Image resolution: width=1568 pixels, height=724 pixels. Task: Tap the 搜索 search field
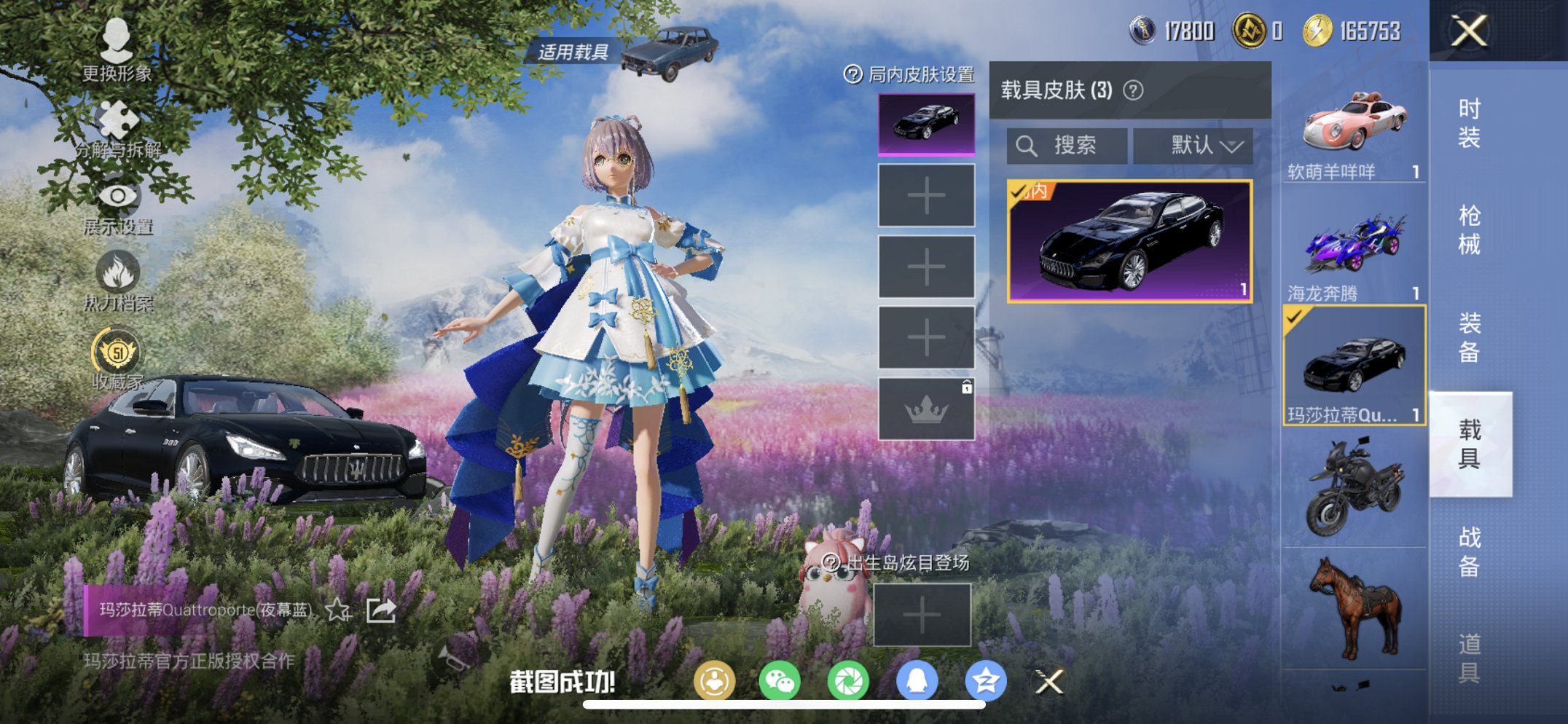pyautogui.click(x=1066, y=145)
